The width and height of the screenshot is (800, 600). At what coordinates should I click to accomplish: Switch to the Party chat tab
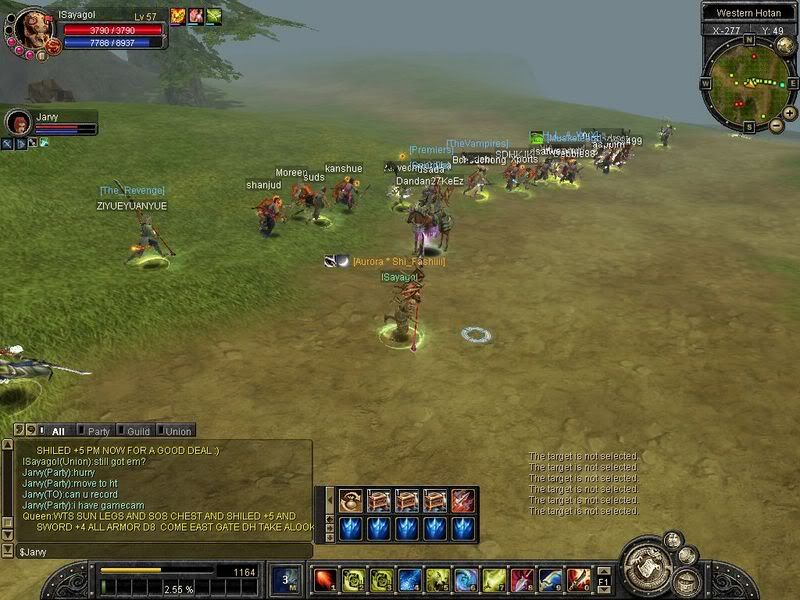click(x=98, y=431)
